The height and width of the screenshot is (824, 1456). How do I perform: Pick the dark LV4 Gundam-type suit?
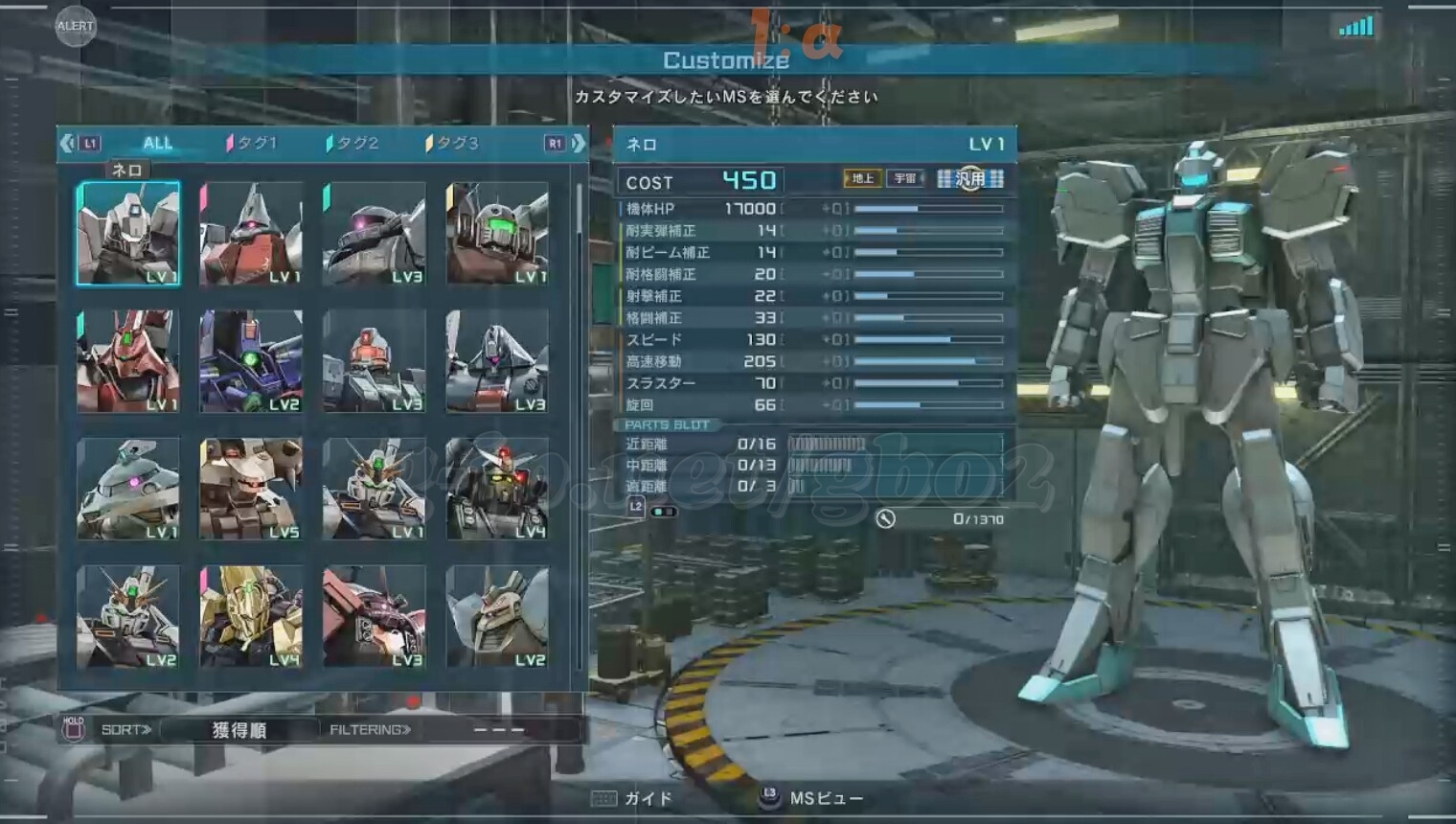pos(497,489)
